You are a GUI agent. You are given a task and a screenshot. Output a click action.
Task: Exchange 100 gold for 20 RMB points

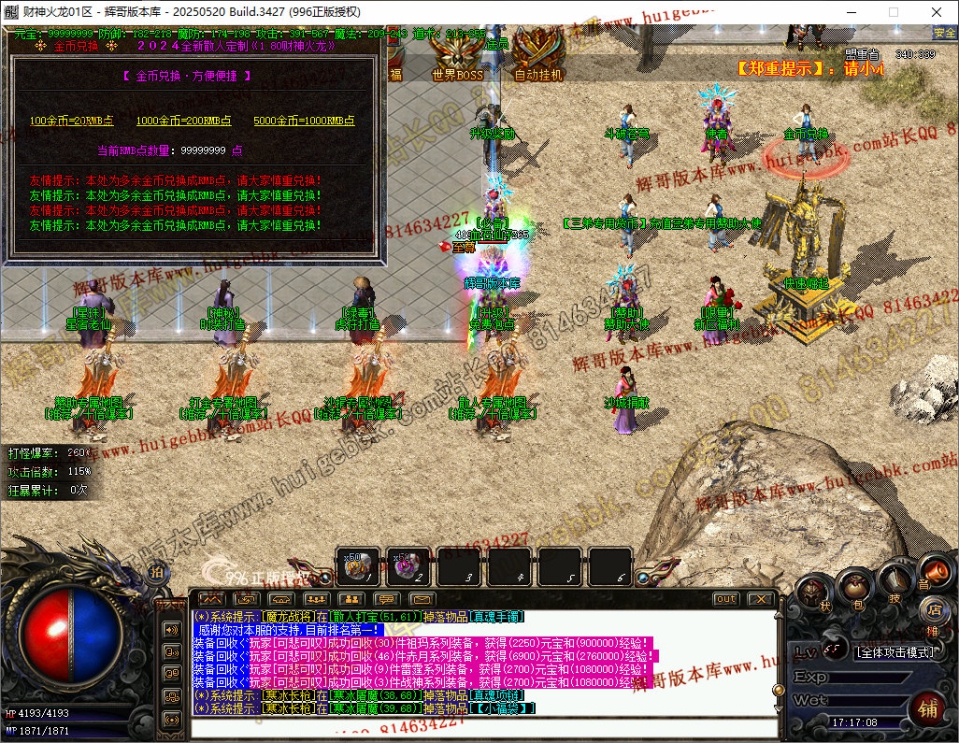click(72, 120)
